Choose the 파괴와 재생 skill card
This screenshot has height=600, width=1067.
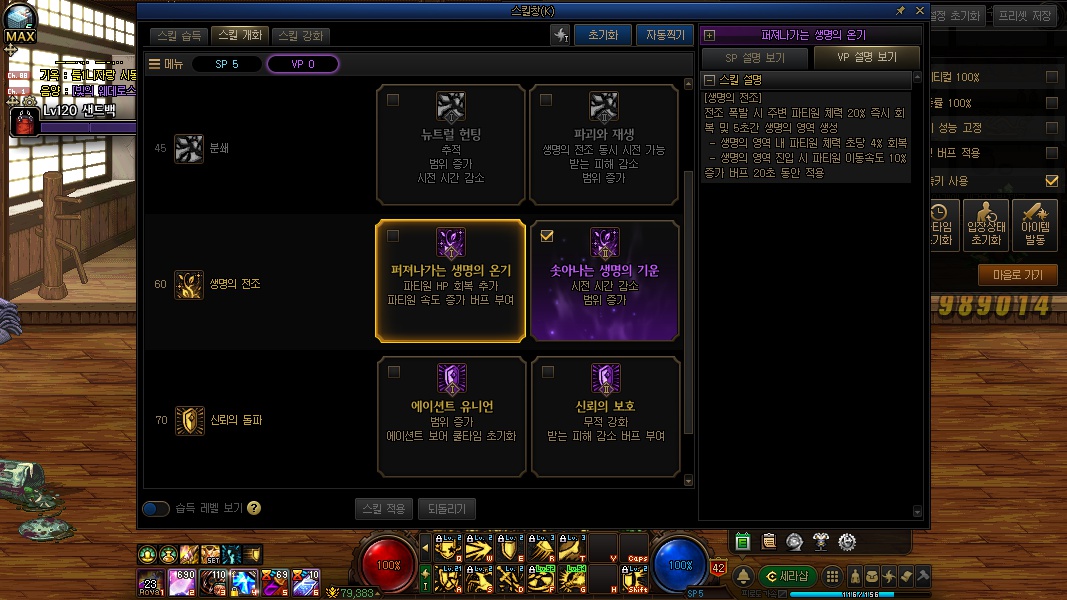[x=603, y=144]
